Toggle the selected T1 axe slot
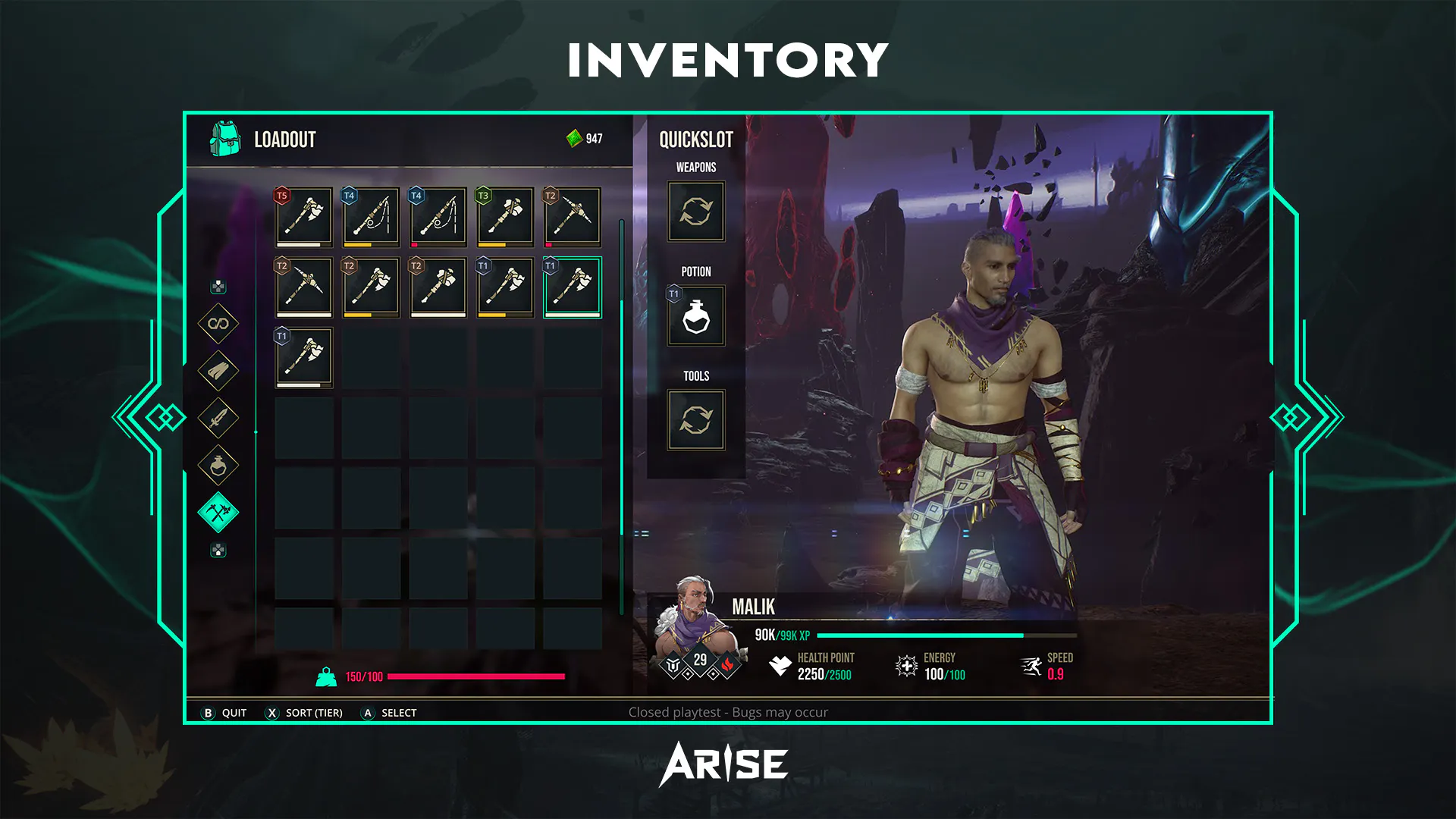The height and width of the screenshot is (819, 1456). (573, 286)
